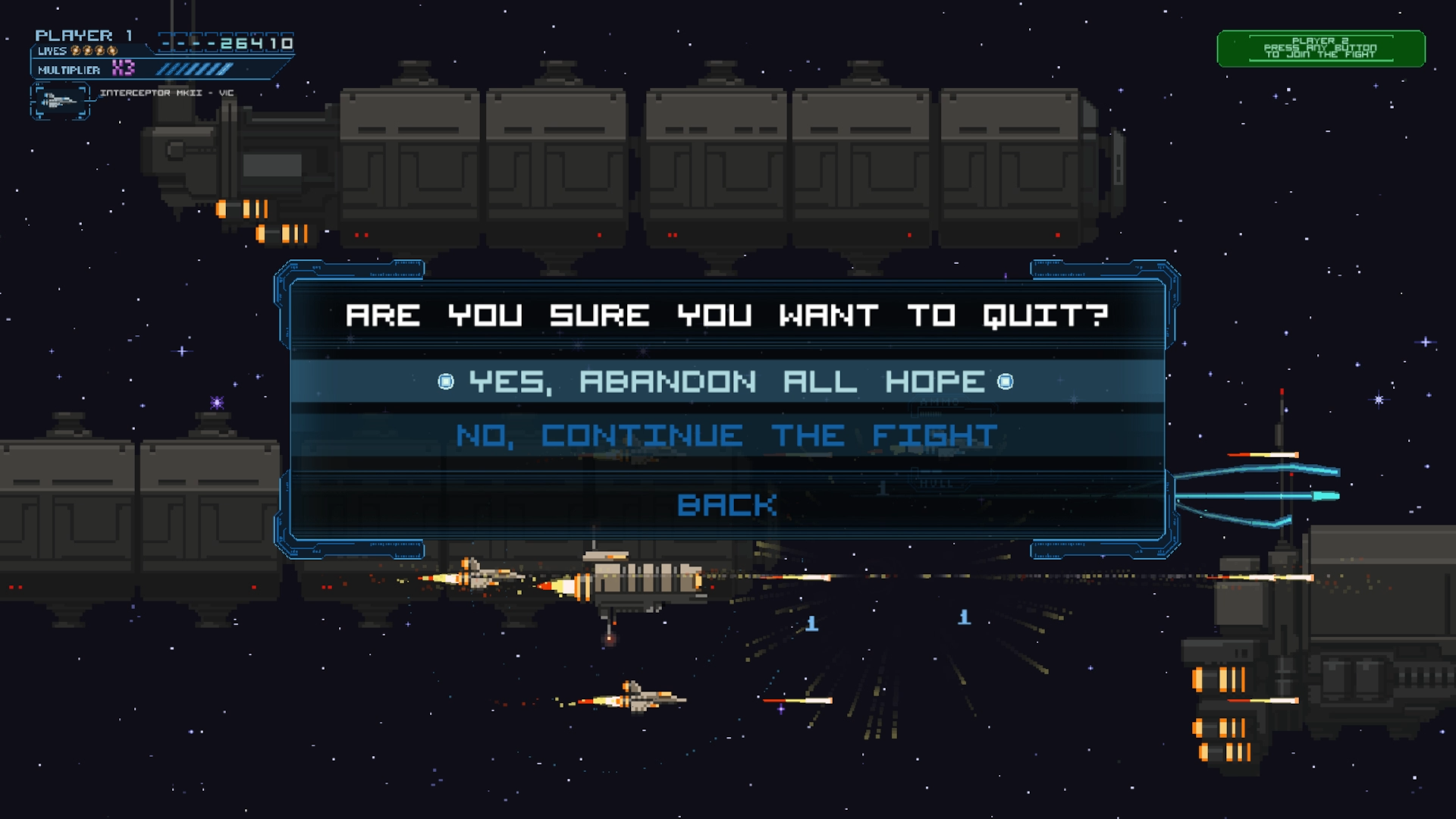The width and height of the screenshot is (1456, 819).
Task: Click the '1' powerup pickup below the dialog
Action: pyautogui.click(x=812, y=624)
